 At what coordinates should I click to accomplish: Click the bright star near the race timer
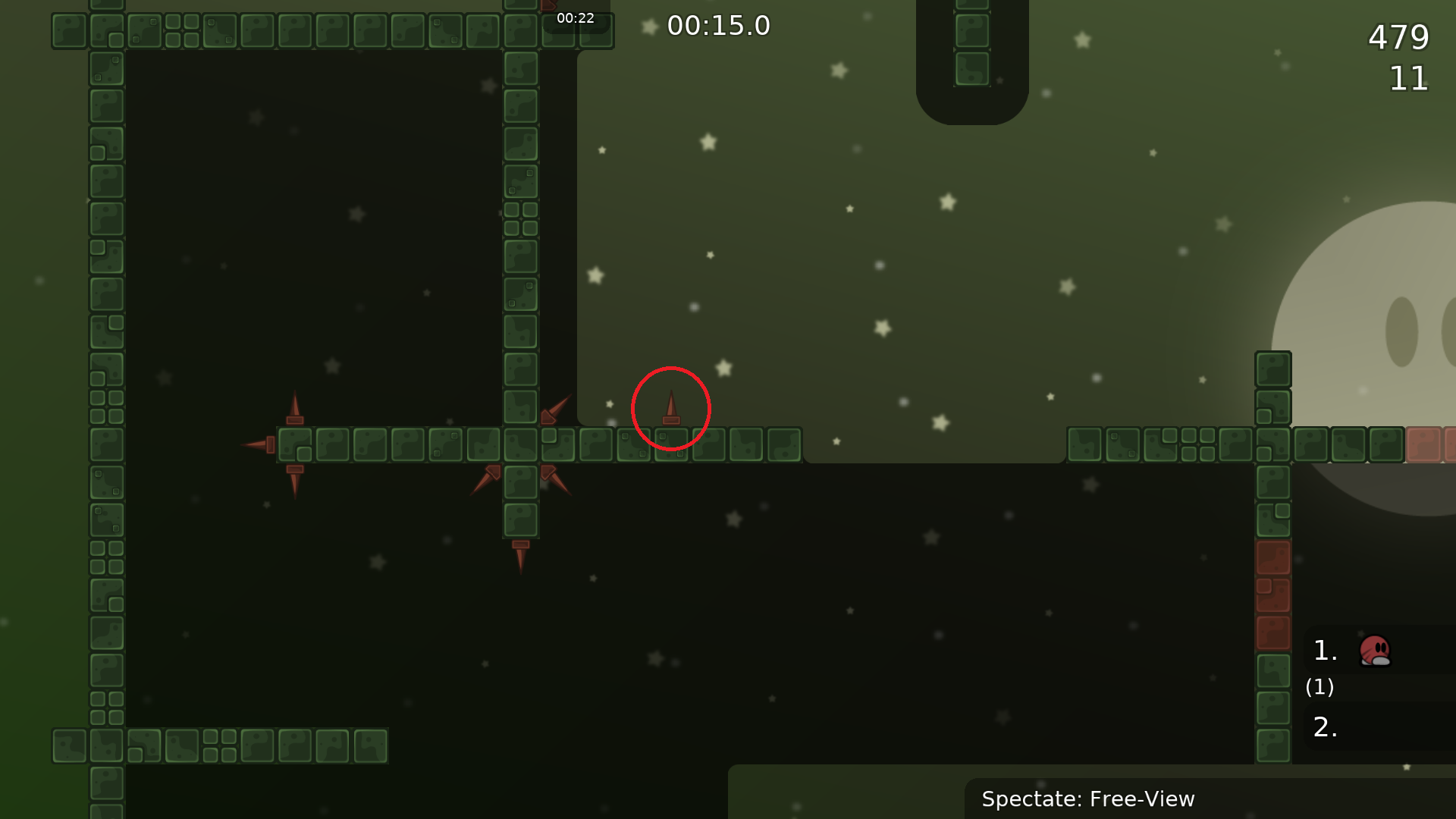(648, 25)
